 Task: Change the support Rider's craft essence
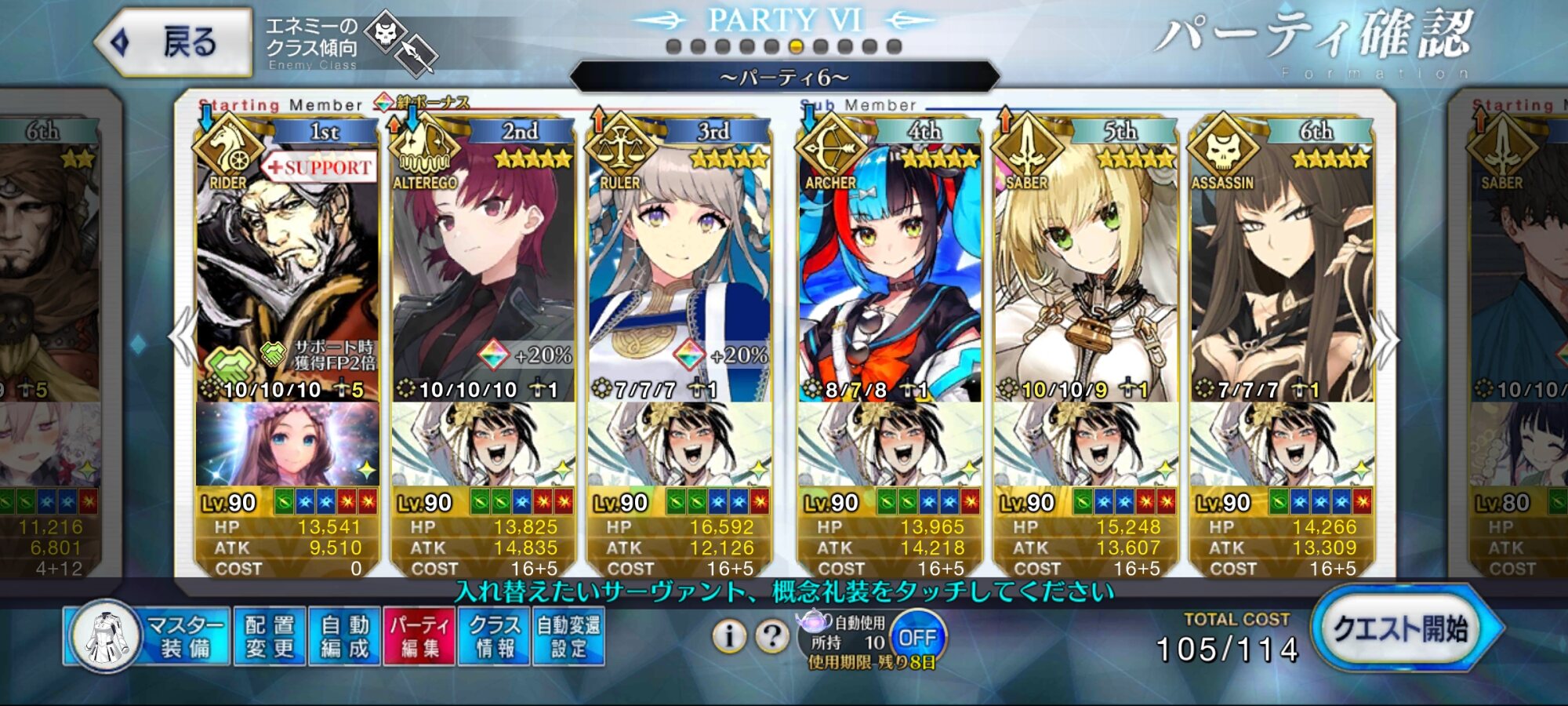287,445
